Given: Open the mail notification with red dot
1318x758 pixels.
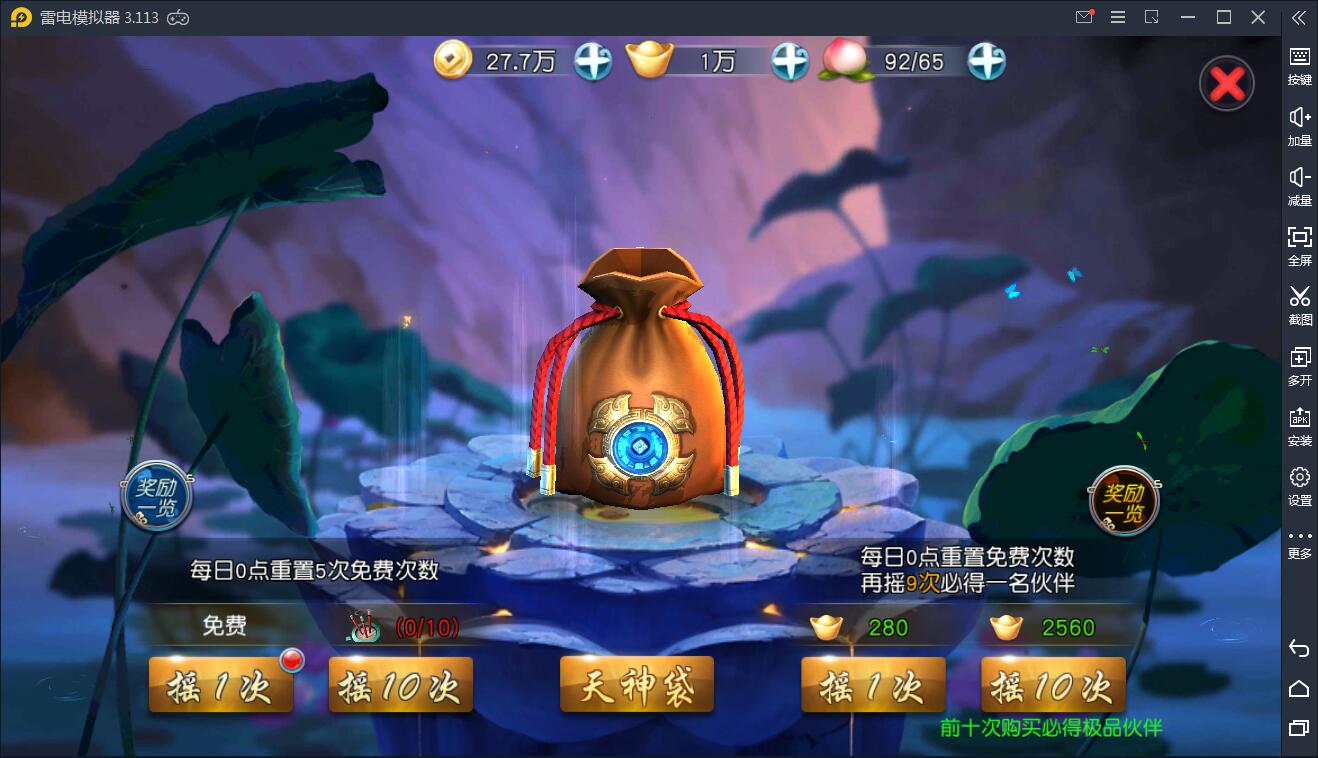Looking at the screenshot, I should tap(1083, 17).
